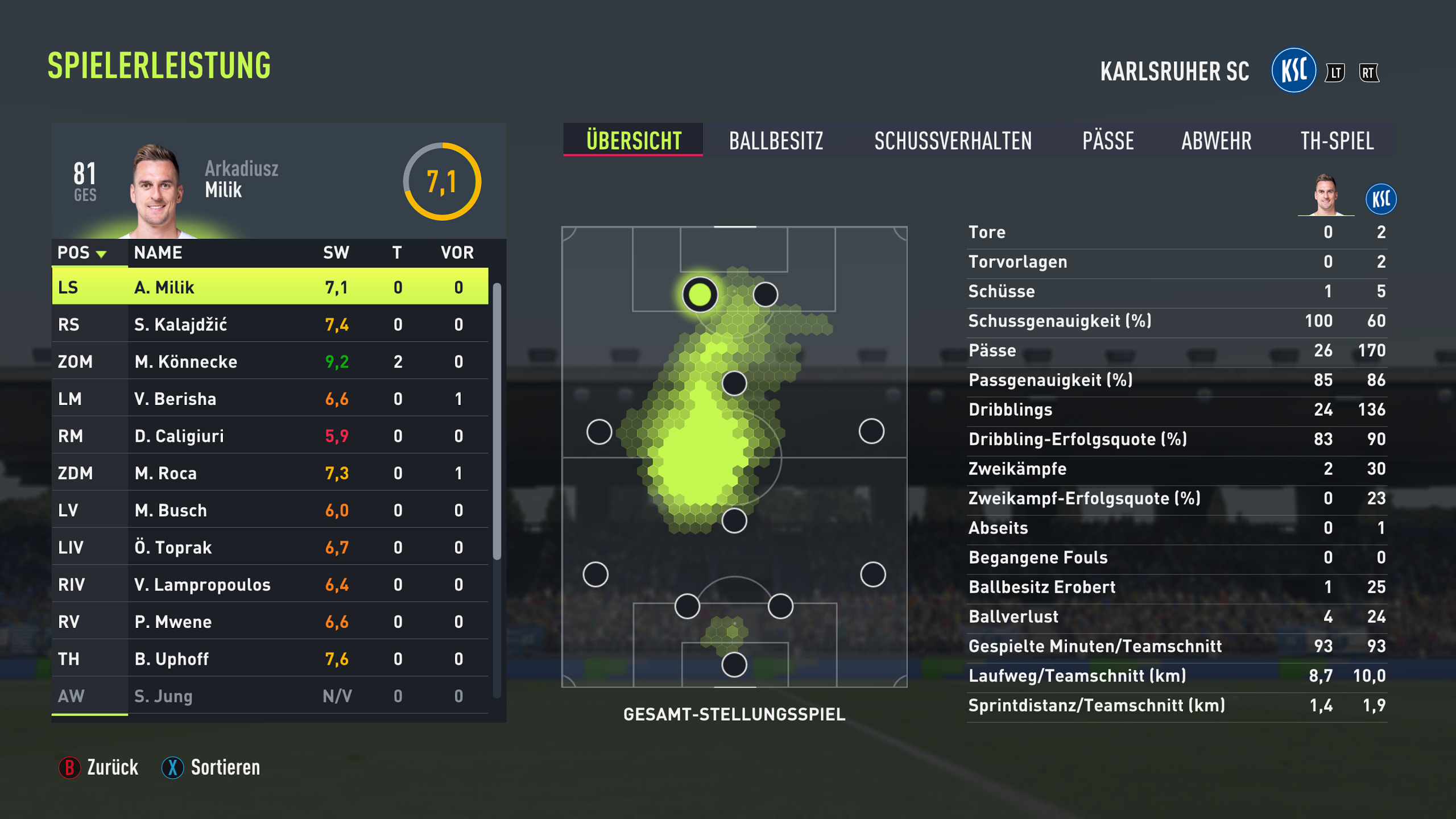Screen dimensions: 1456x819
Task: Choose M. Könnecke's row
Action: coord(270,362)
